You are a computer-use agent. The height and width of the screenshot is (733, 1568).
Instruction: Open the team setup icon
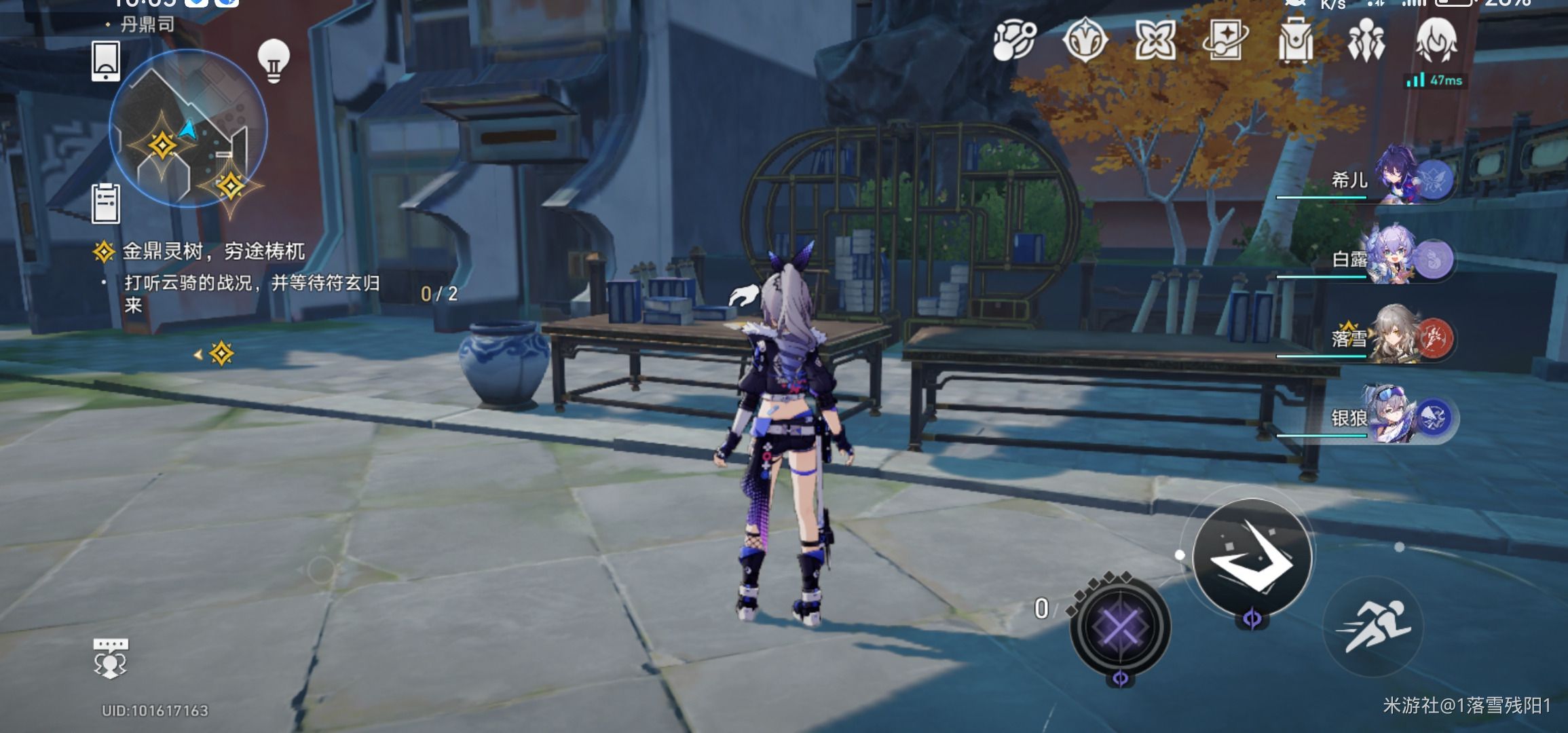1366,41
